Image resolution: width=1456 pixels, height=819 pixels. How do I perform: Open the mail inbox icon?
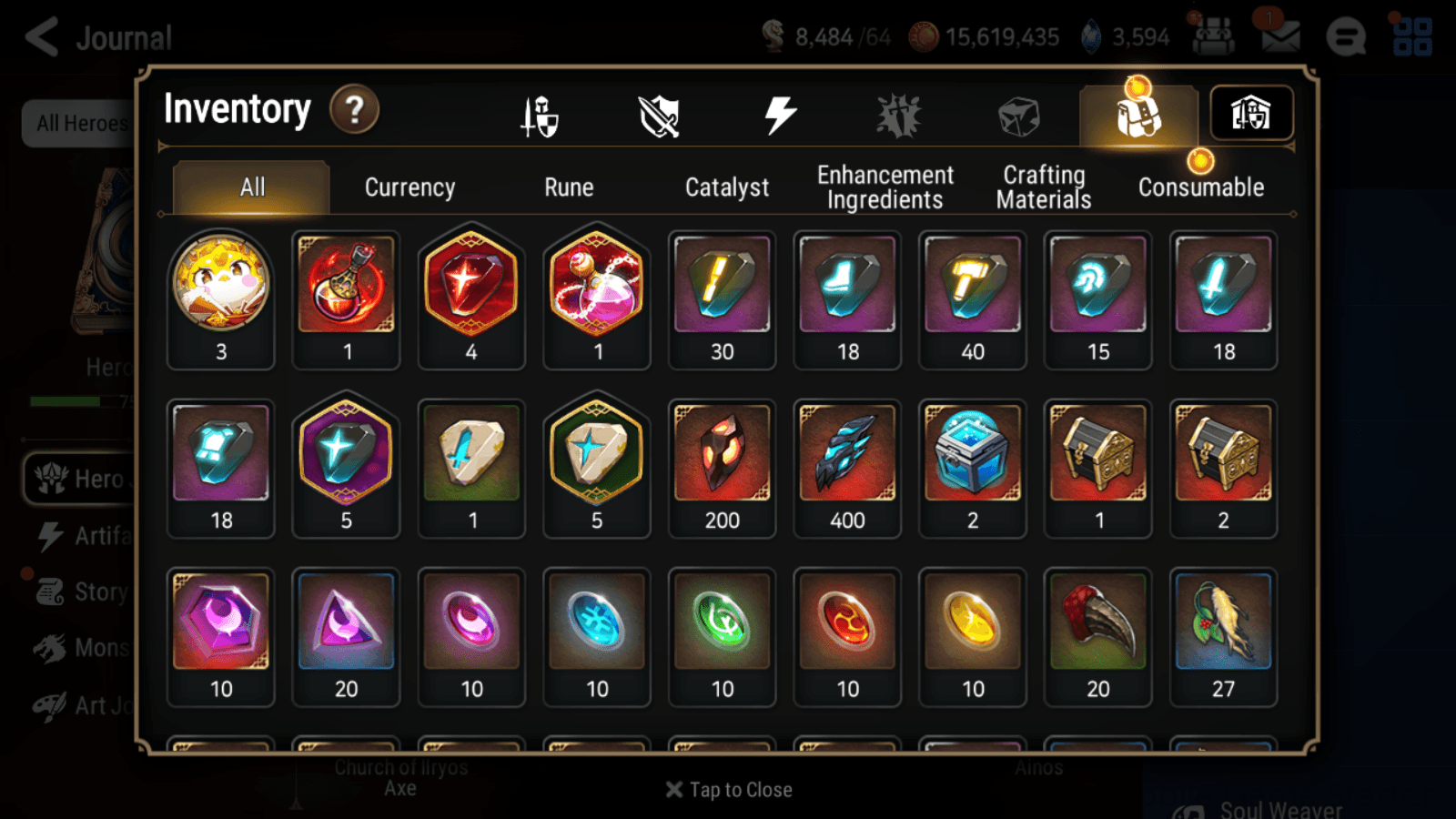1279,36
